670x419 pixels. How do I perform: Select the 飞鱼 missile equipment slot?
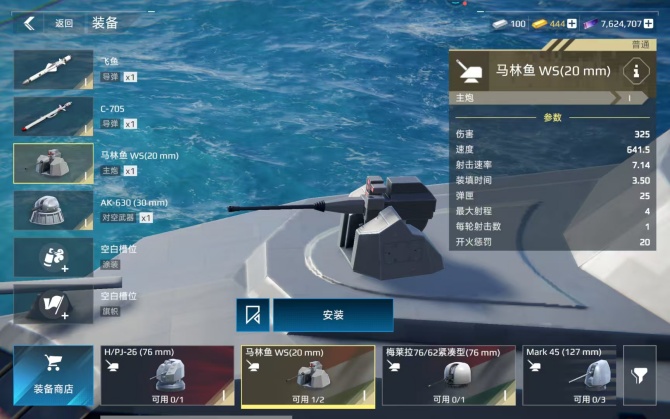54,70
